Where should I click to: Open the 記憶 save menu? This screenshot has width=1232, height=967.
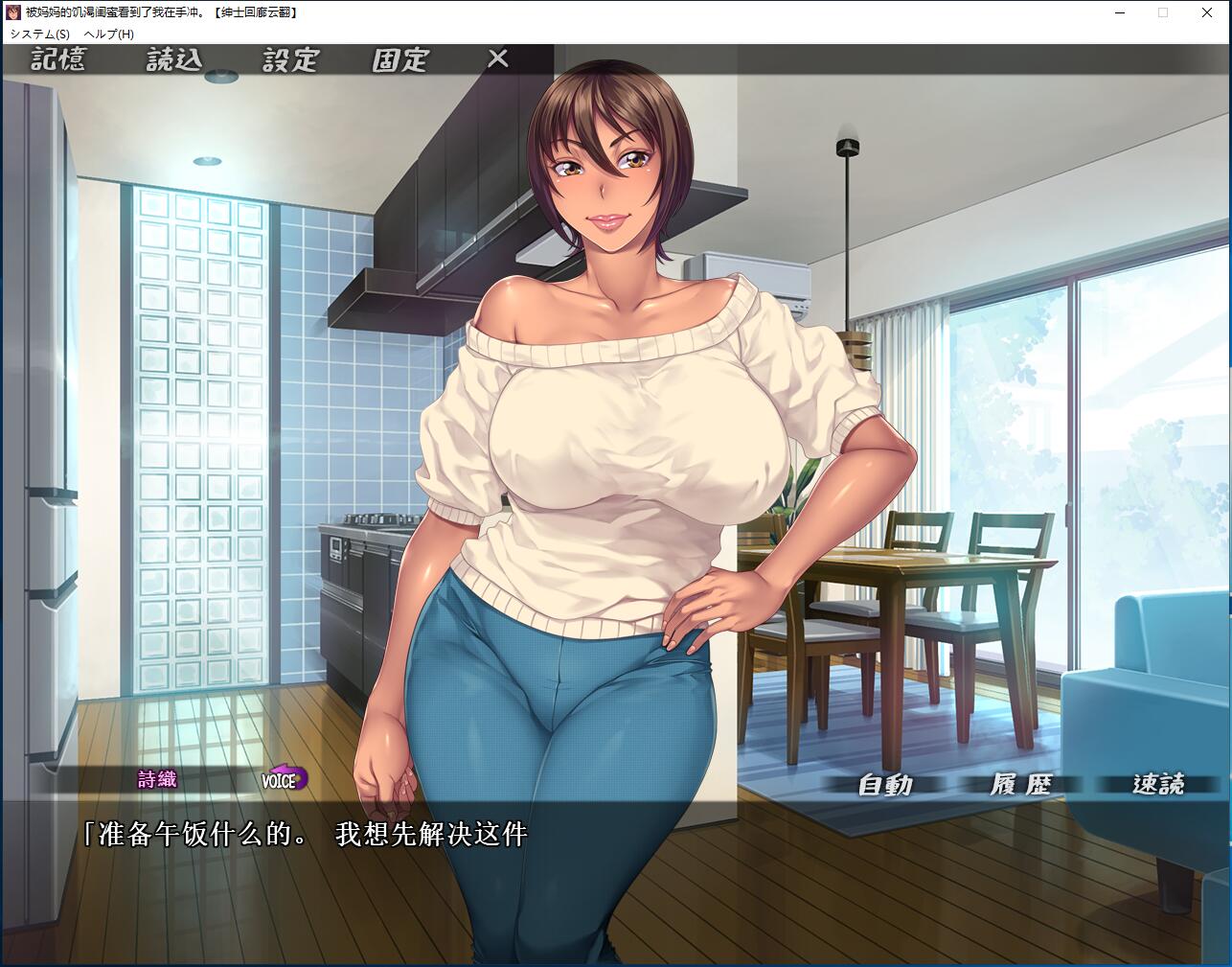pyautogui.click(x=58, y=59)
